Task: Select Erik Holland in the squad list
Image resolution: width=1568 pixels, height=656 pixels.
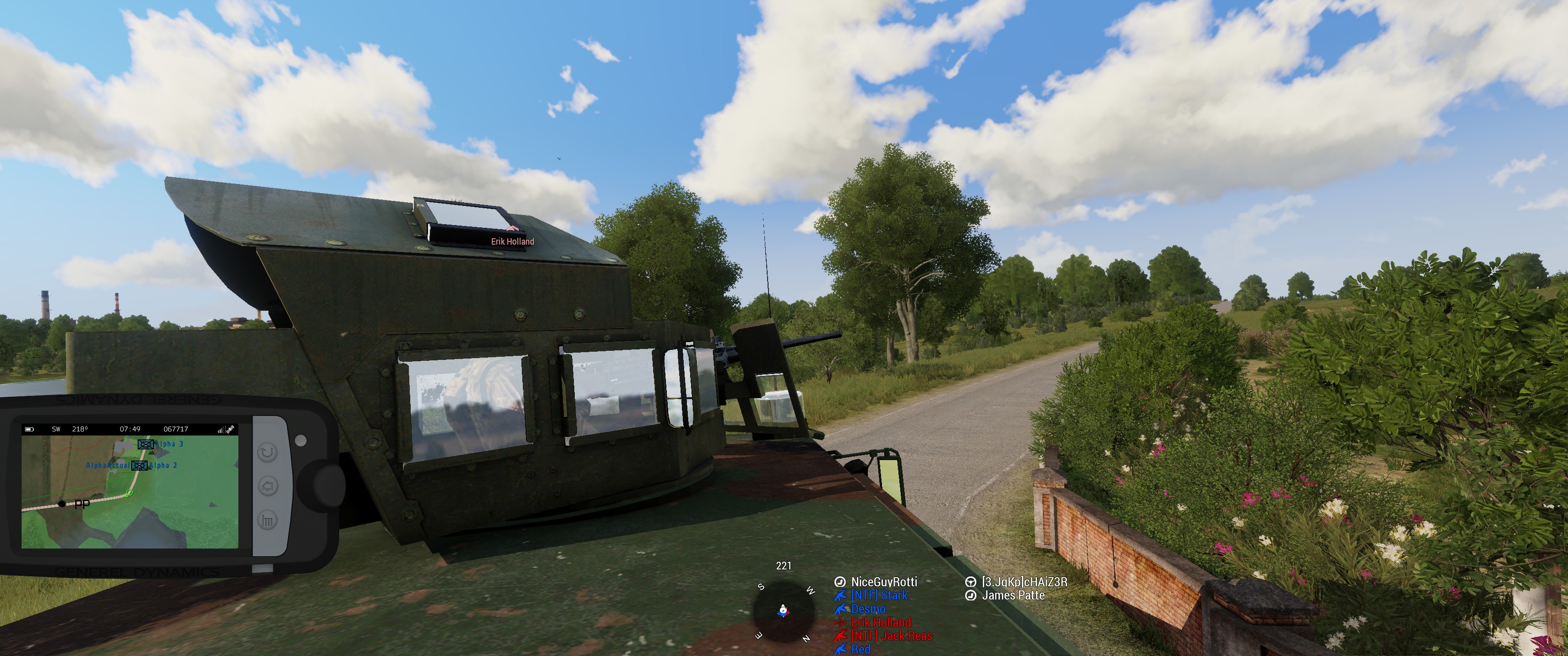Action: pos(881,622)
